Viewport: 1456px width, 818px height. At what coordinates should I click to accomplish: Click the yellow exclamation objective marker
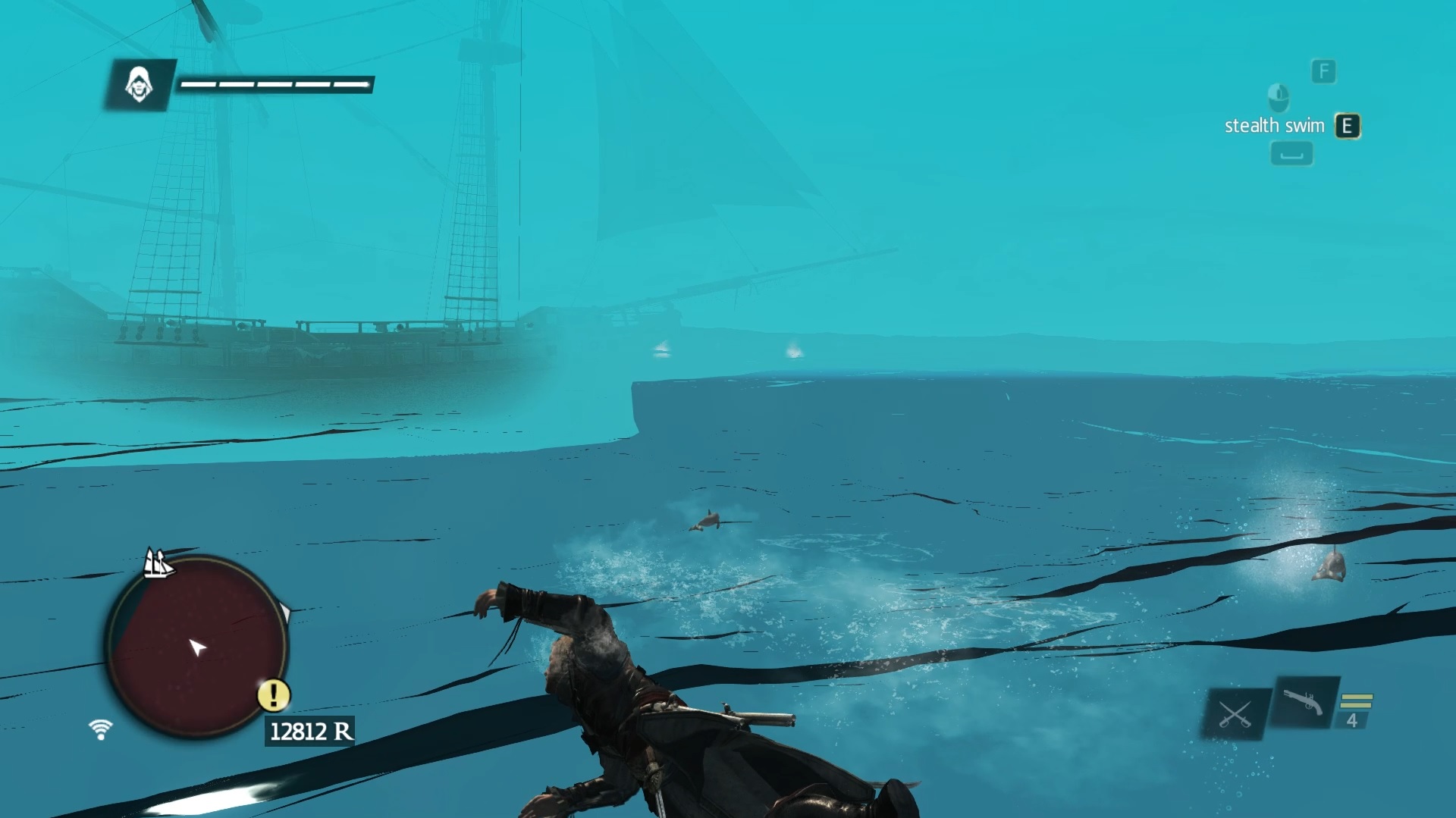274,694
